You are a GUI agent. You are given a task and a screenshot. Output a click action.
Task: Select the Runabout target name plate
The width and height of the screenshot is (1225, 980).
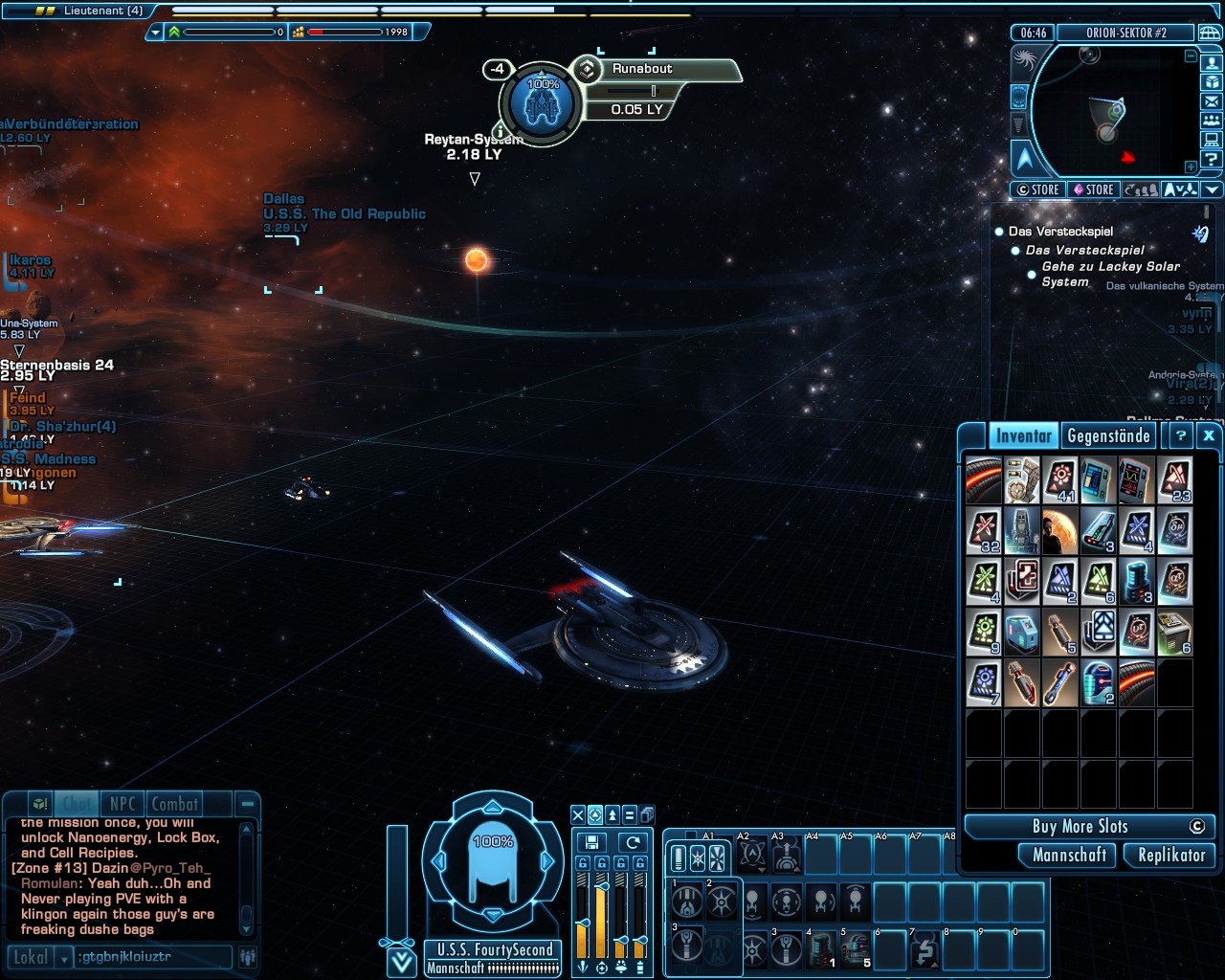642,69
